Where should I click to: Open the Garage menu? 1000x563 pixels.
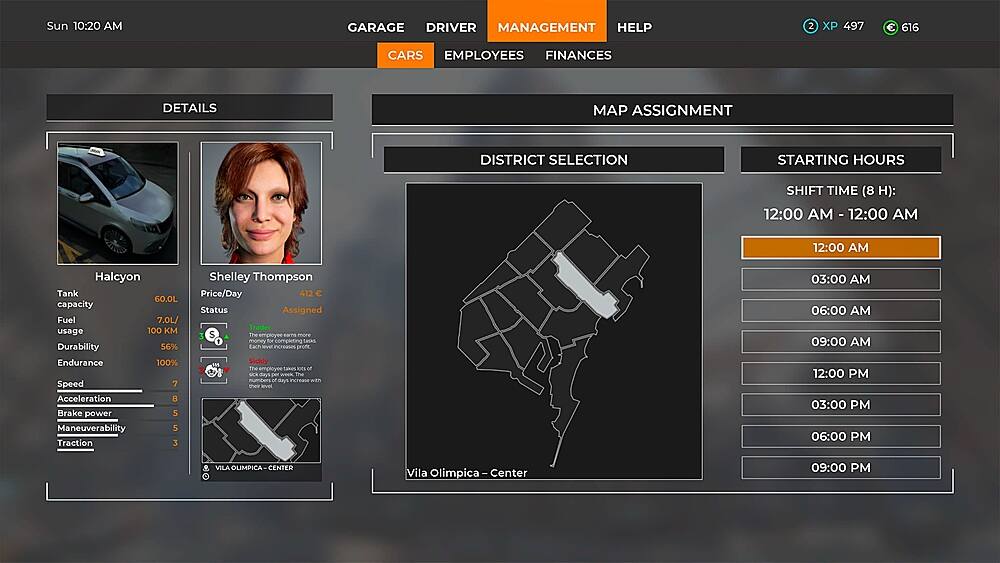[376, 27]
